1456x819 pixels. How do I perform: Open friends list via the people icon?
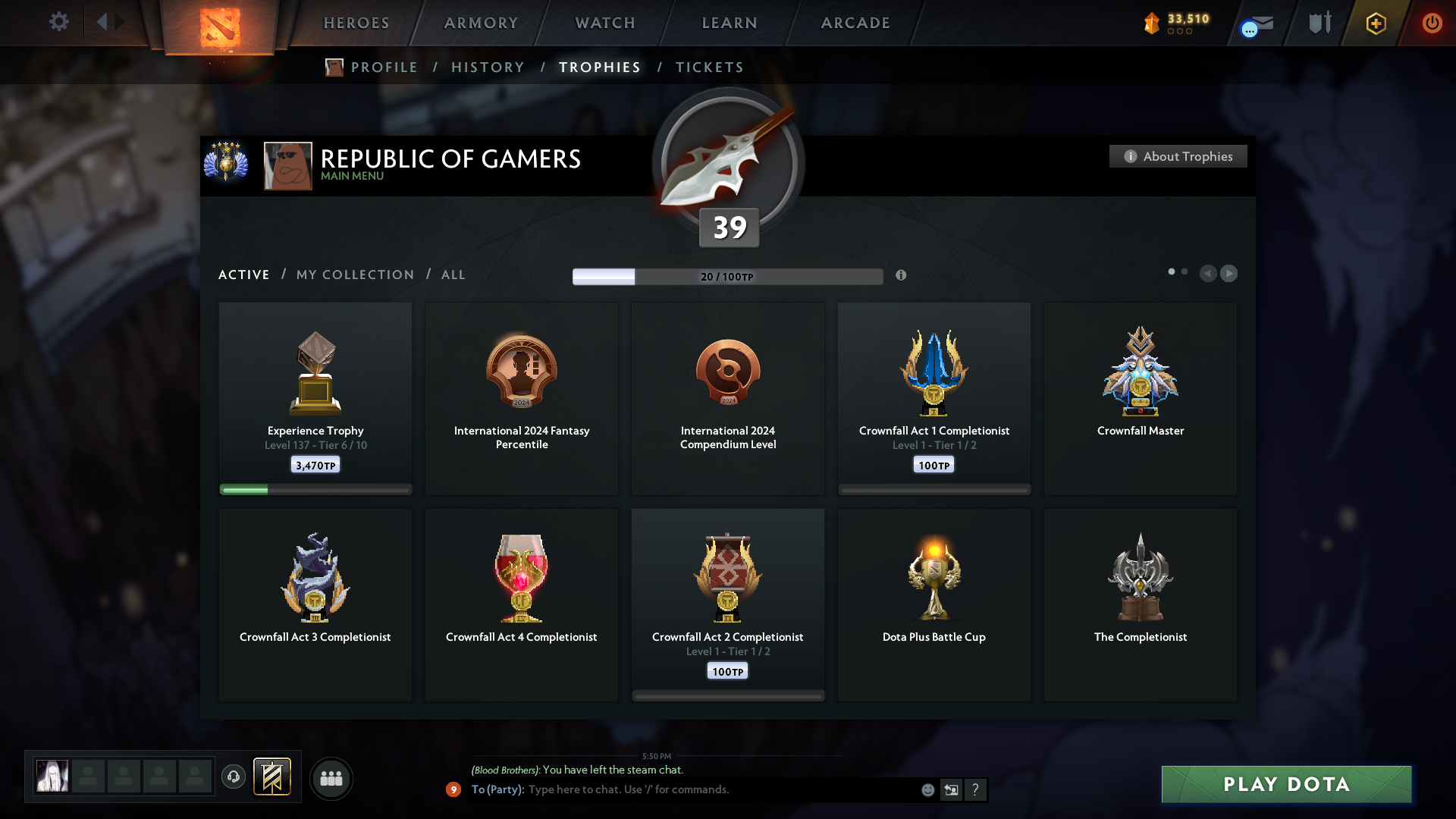click(331, 778)
